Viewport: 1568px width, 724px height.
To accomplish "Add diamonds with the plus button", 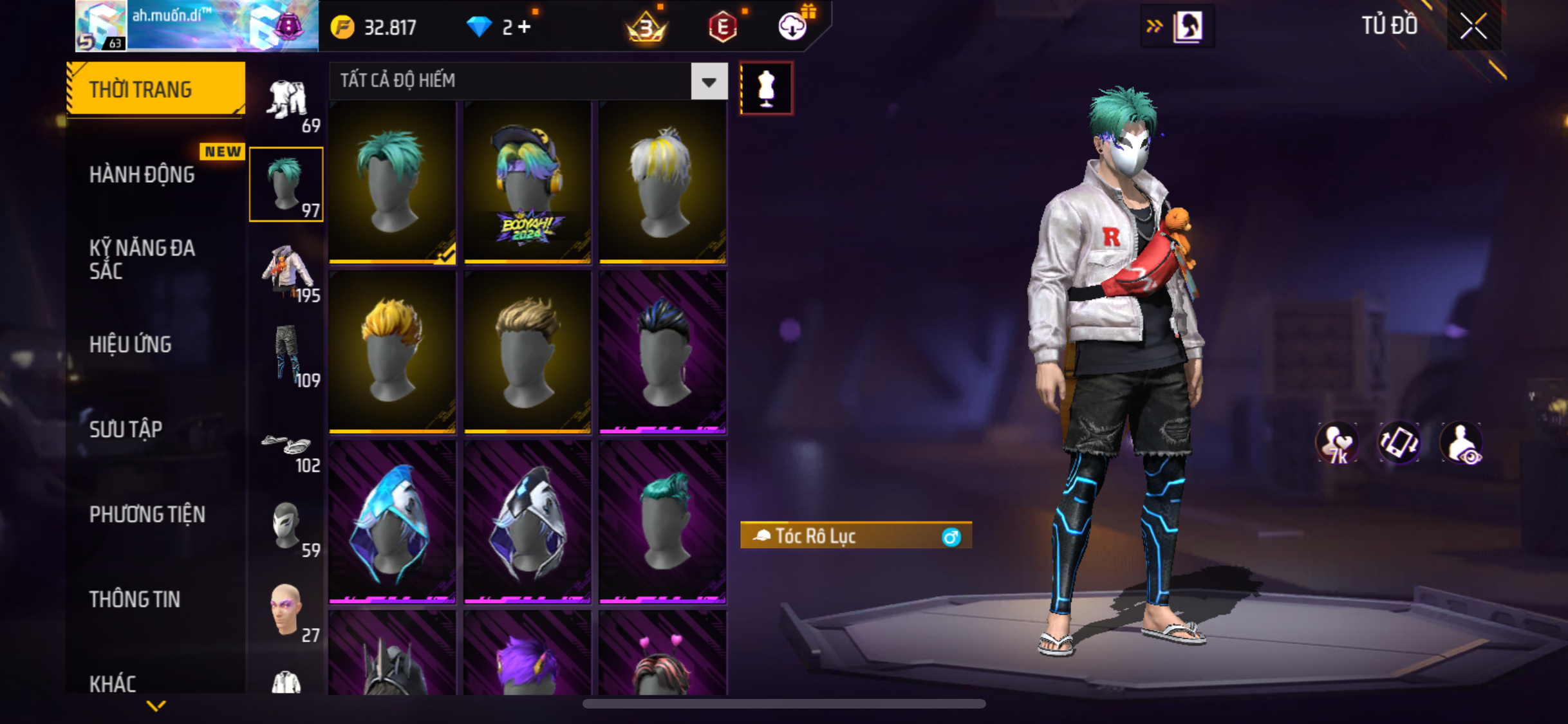I will pyautogui.click(x=525, y=27).
